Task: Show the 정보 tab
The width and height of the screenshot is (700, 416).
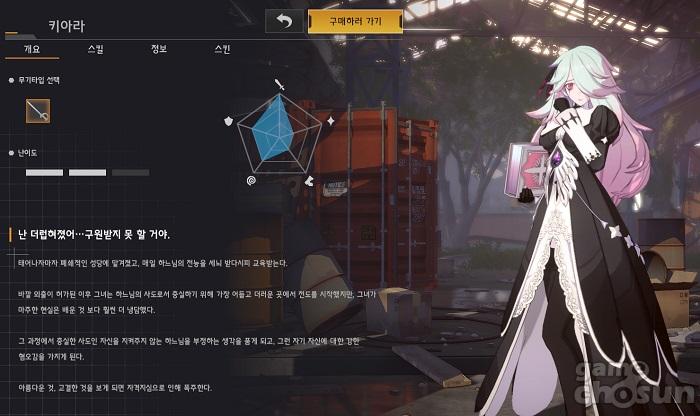Action: tap(159, 48)
